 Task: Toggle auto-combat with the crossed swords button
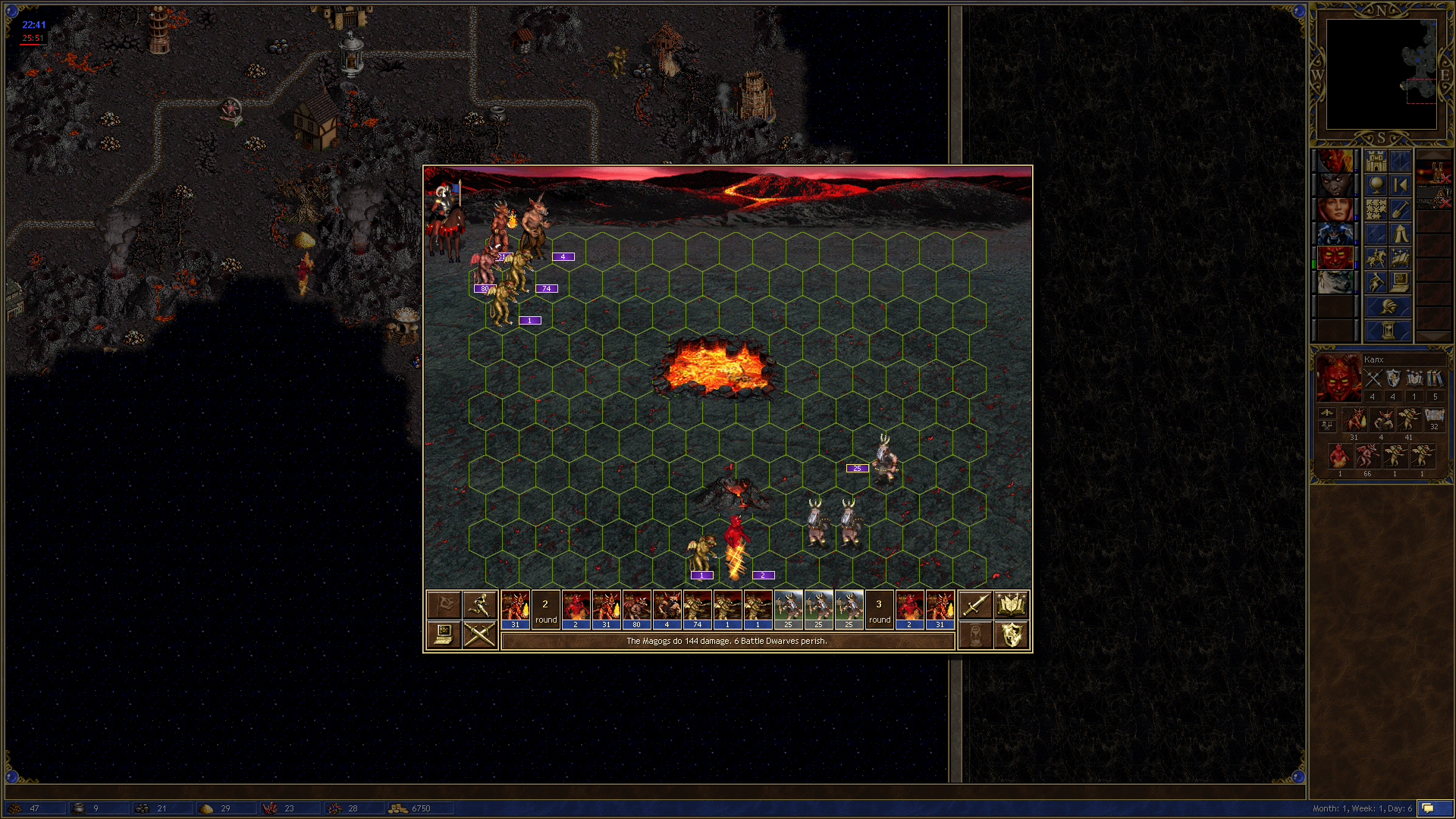pyautogui.click(x=480, y=634)
